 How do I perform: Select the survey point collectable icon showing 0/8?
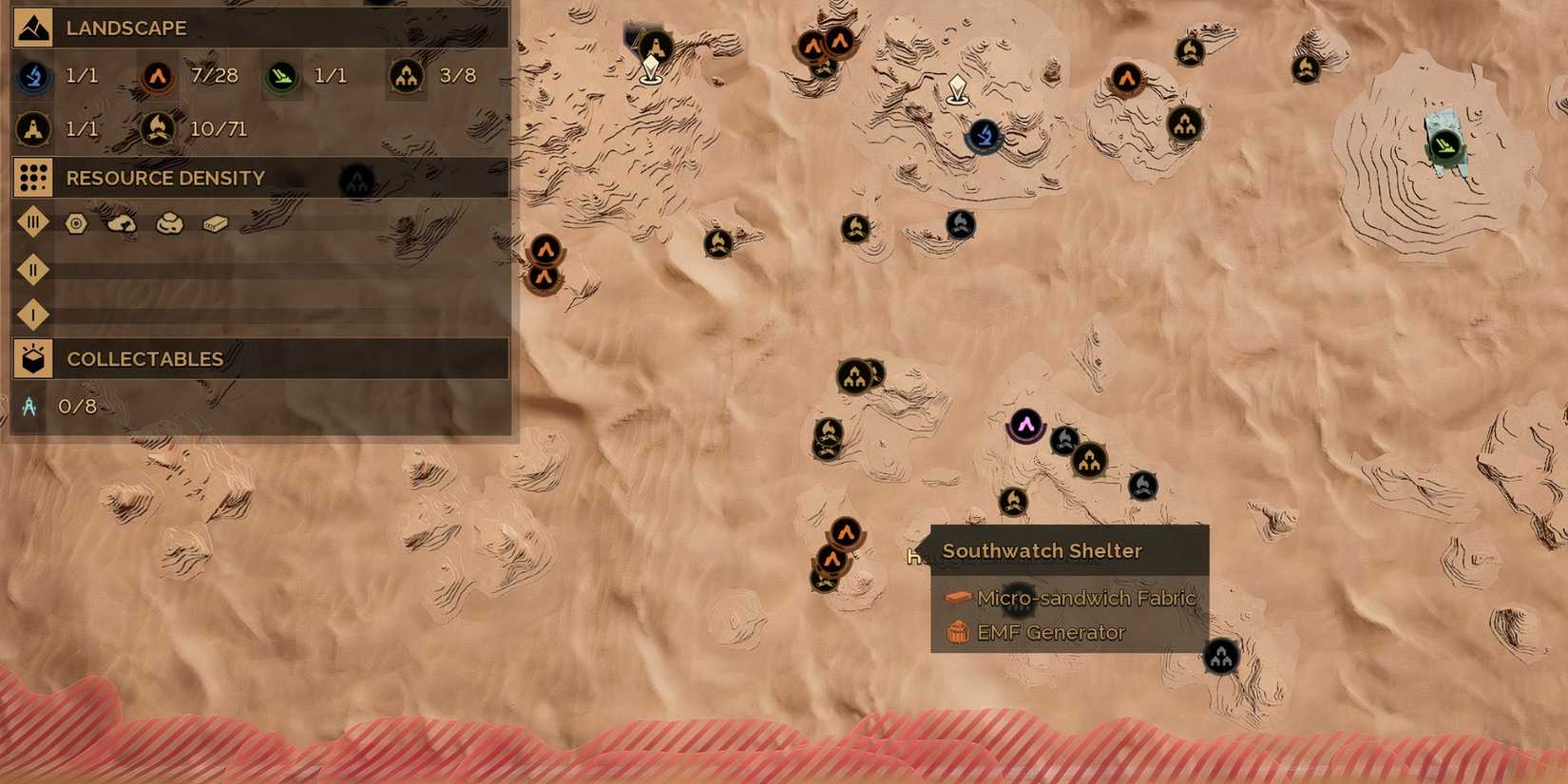[x=29, y=406]
